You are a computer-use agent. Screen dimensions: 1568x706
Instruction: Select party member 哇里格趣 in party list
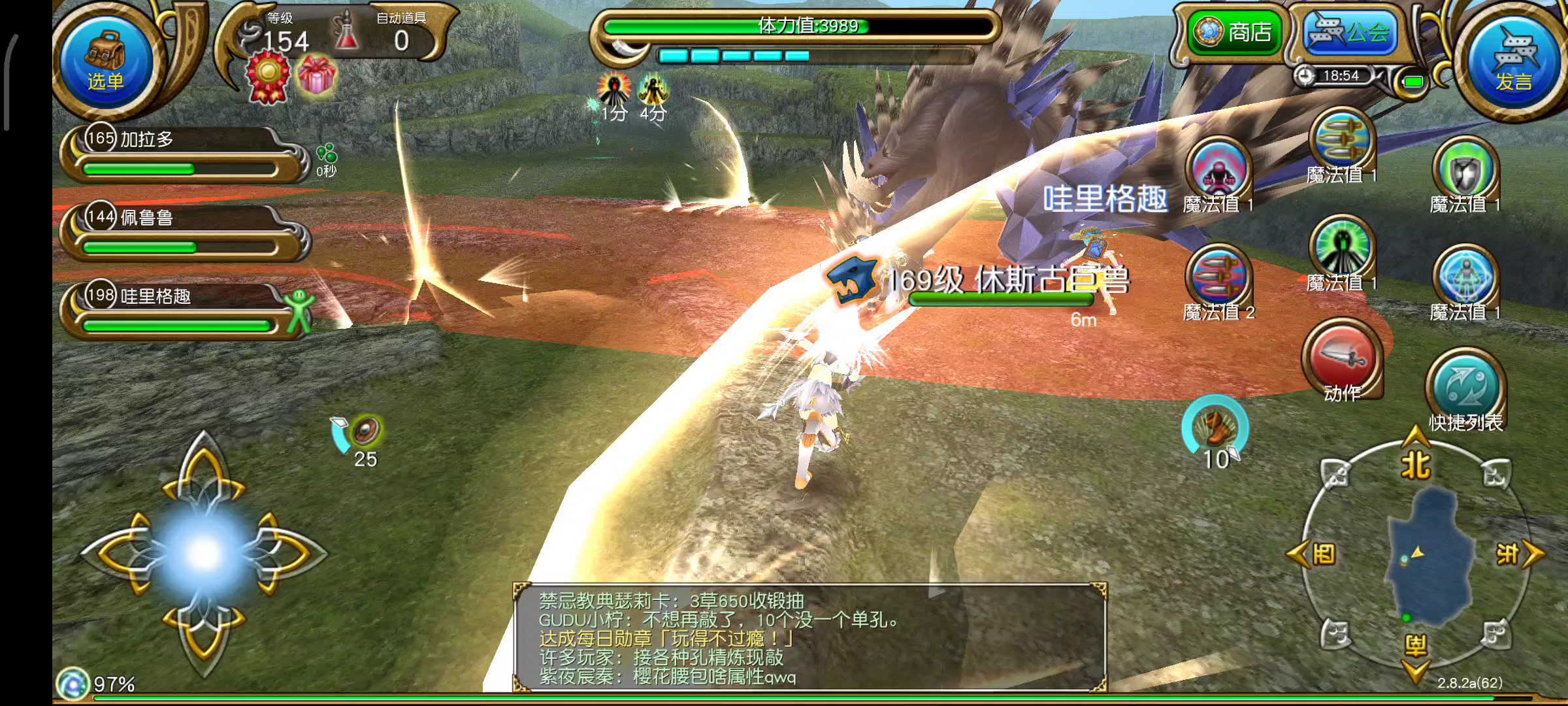click(183, 311)
